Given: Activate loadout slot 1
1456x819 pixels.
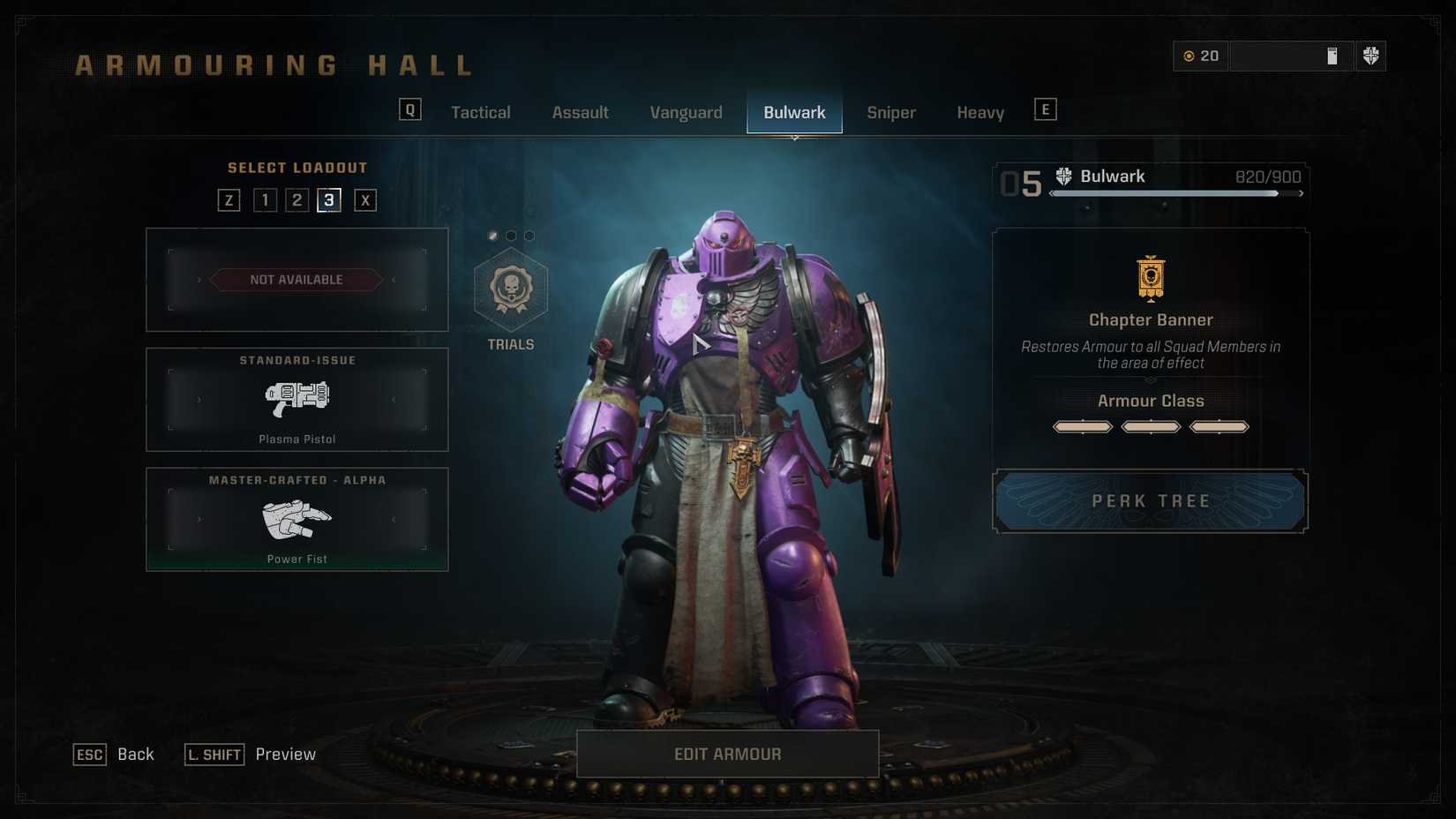Looking at the screenshot, I should 263,199.
